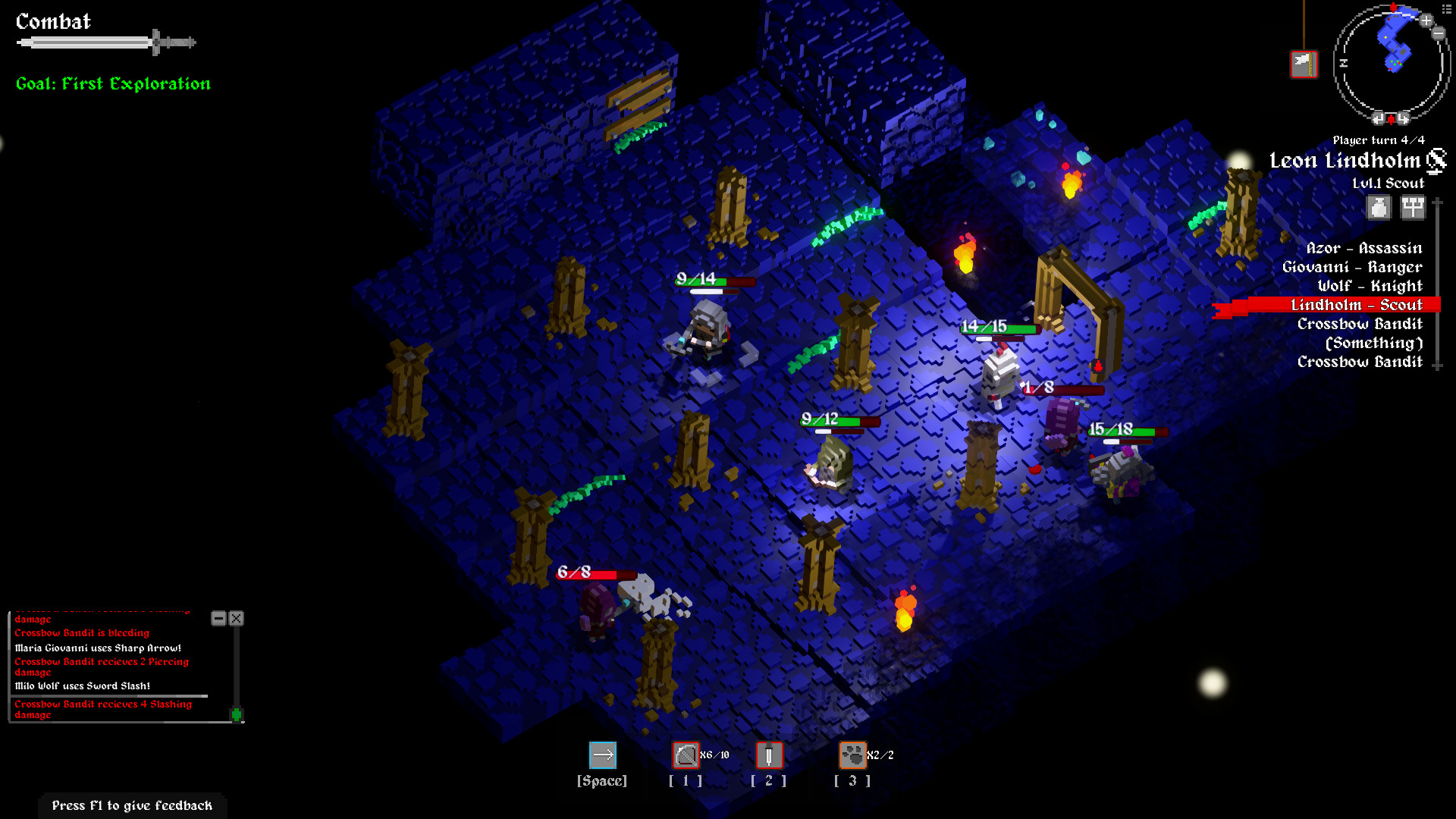End the turn with the Space arrow button
This screenshot has height=819, width=1456.
(603, 755)
